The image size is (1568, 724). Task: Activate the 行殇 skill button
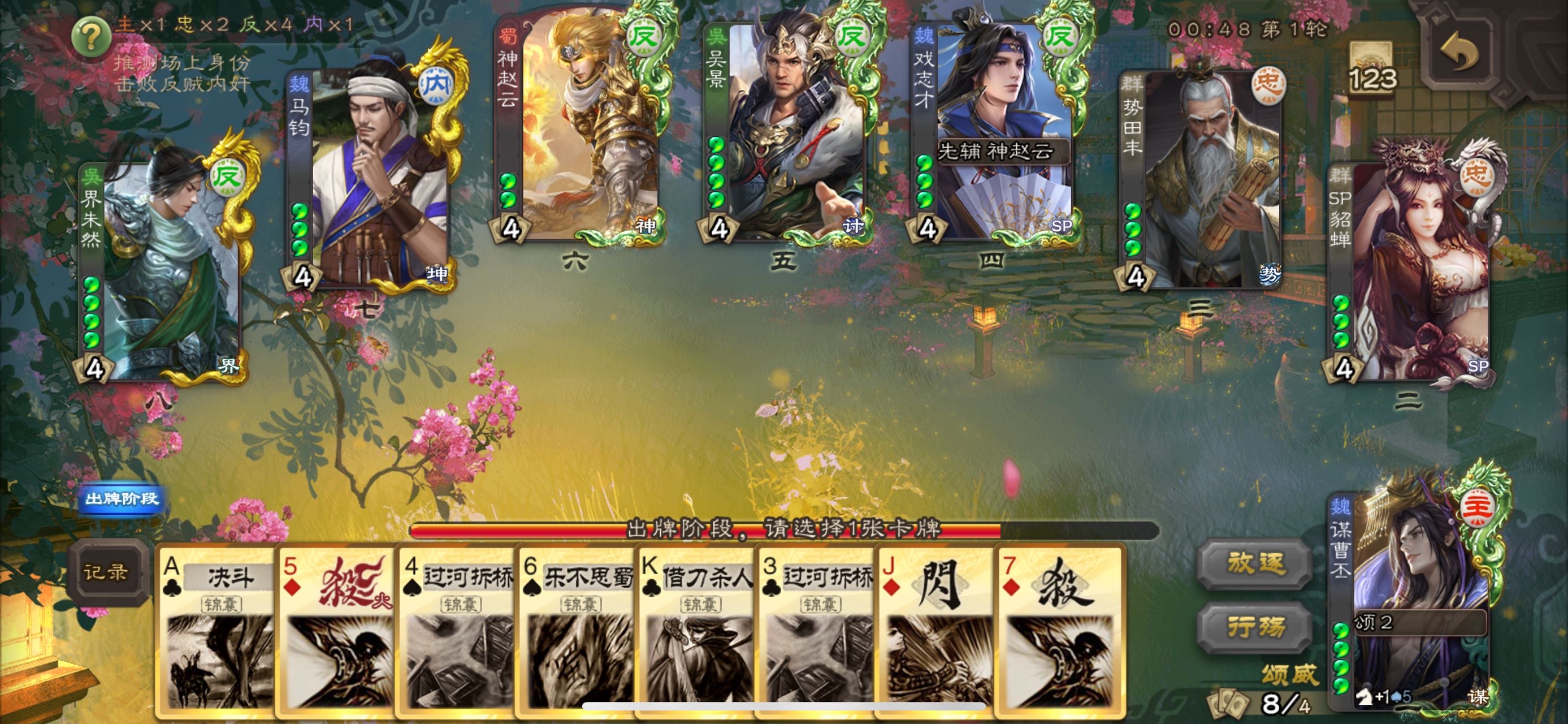tap(1255, 627)
